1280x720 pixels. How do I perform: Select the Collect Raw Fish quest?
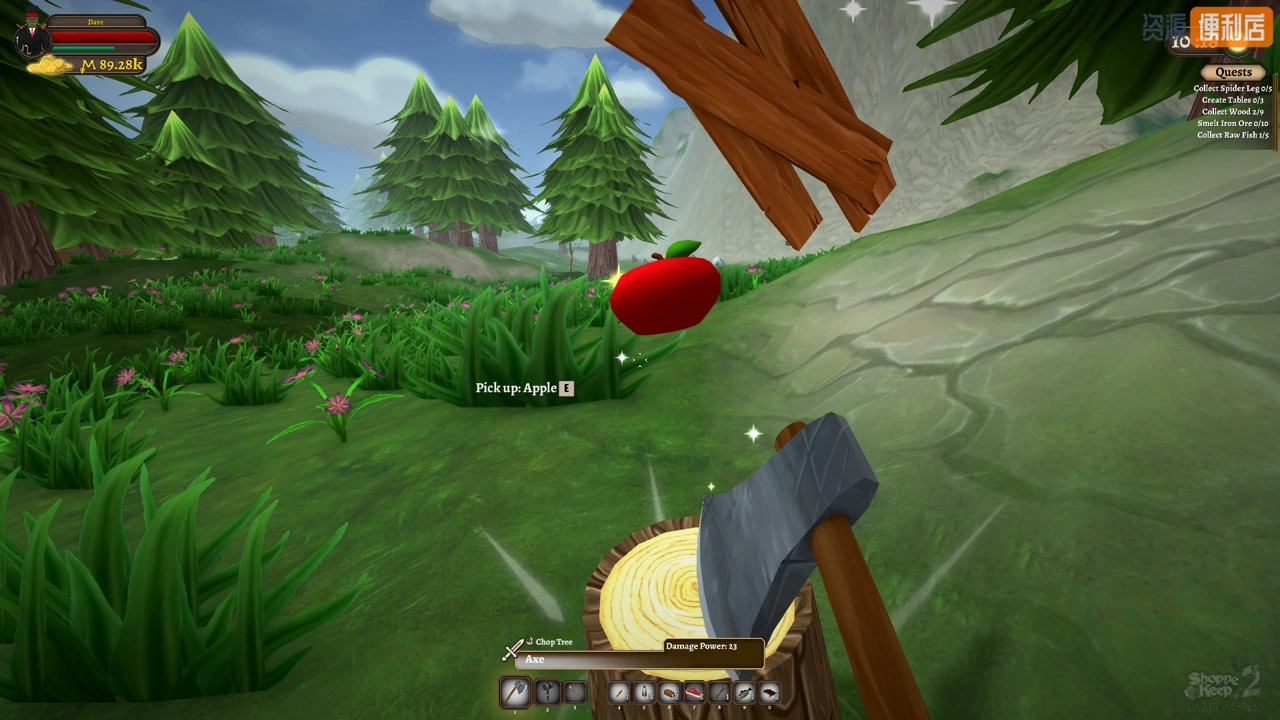click(x=1232, y=136)
